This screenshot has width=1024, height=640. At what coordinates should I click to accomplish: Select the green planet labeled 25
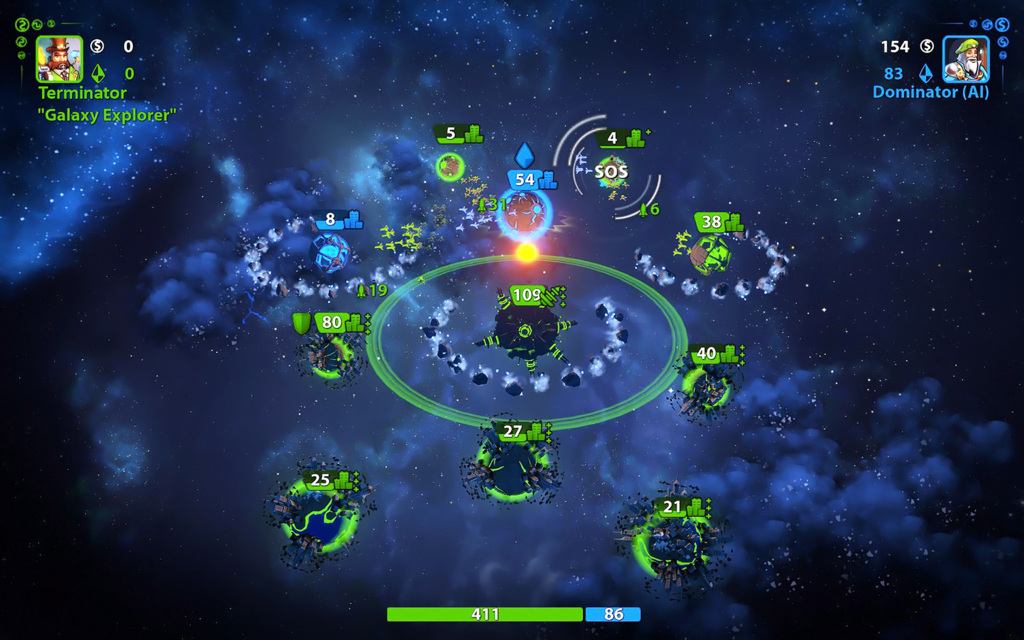tap(319, 518)
